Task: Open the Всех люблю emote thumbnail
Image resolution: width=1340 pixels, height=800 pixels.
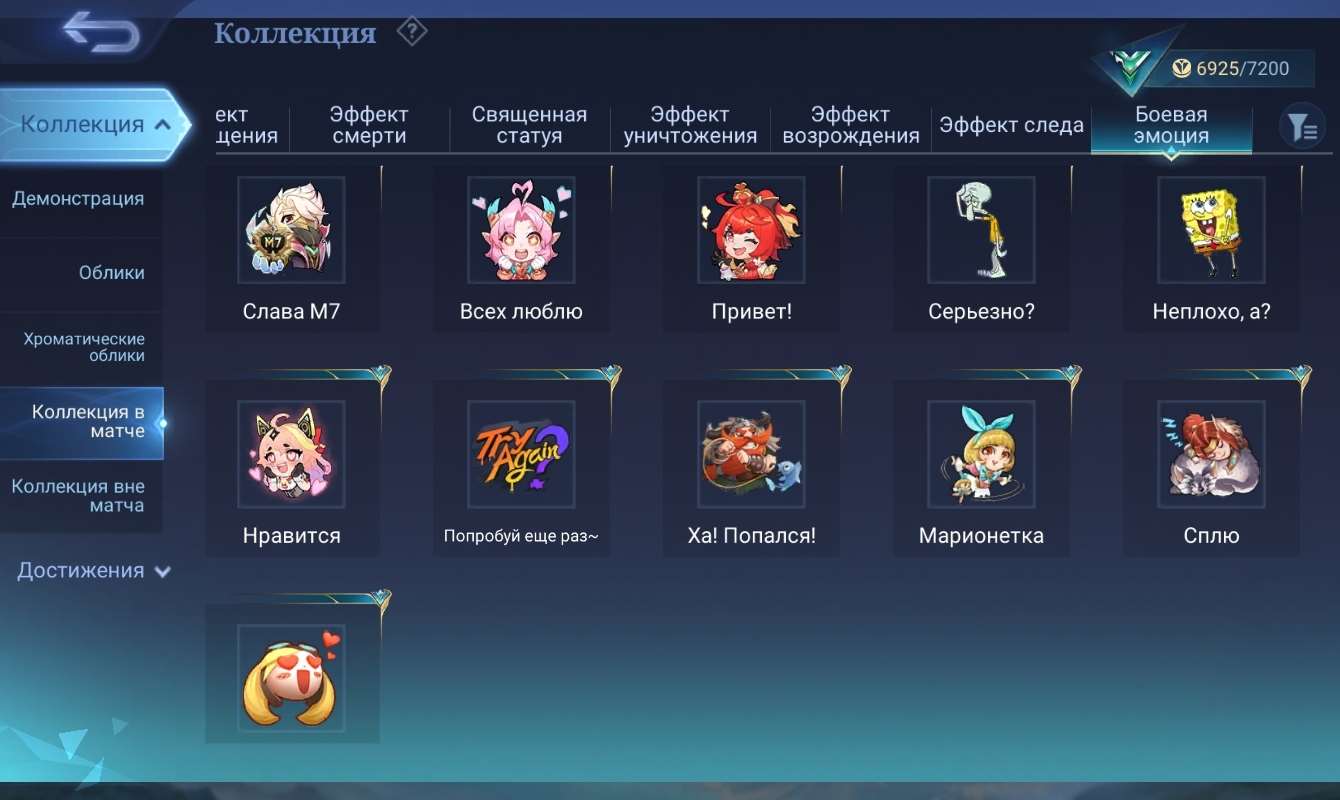Action: pos(521,230)
